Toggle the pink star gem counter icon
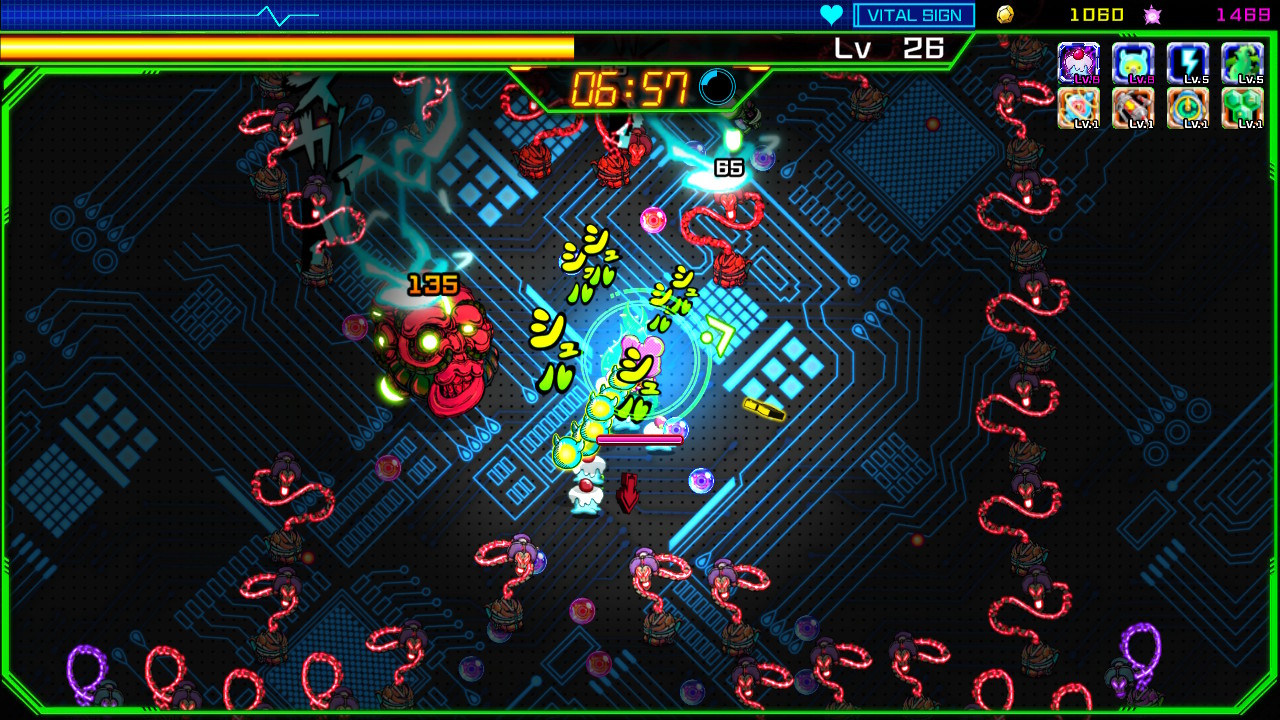 (1152, 14)
